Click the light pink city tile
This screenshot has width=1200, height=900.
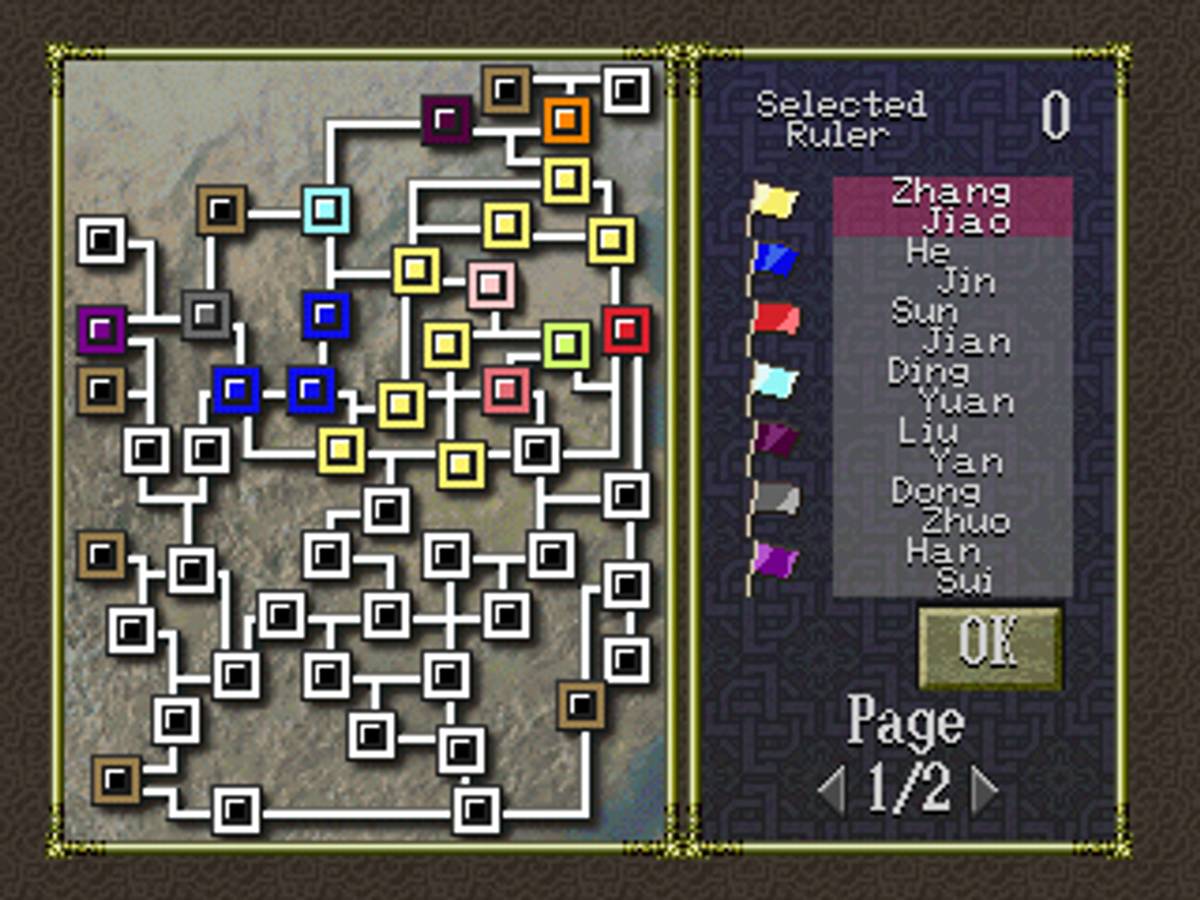490,285
